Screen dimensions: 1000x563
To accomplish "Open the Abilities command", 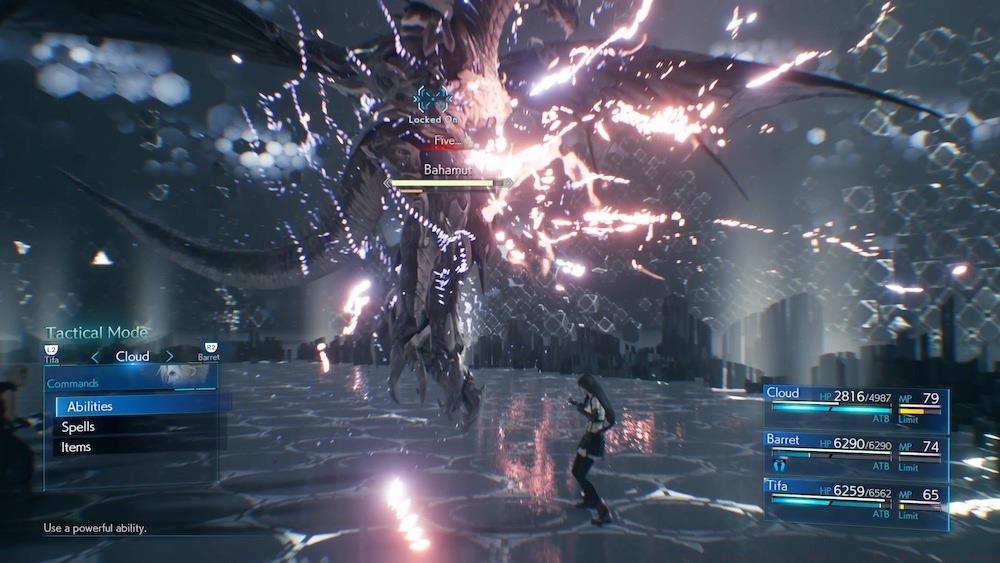I will [x=90, y=406].
